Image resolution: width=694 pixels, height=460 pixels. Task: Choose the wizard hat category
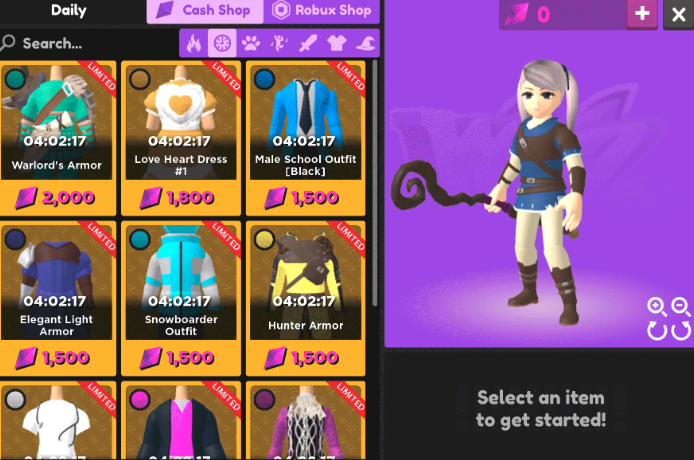364,43
